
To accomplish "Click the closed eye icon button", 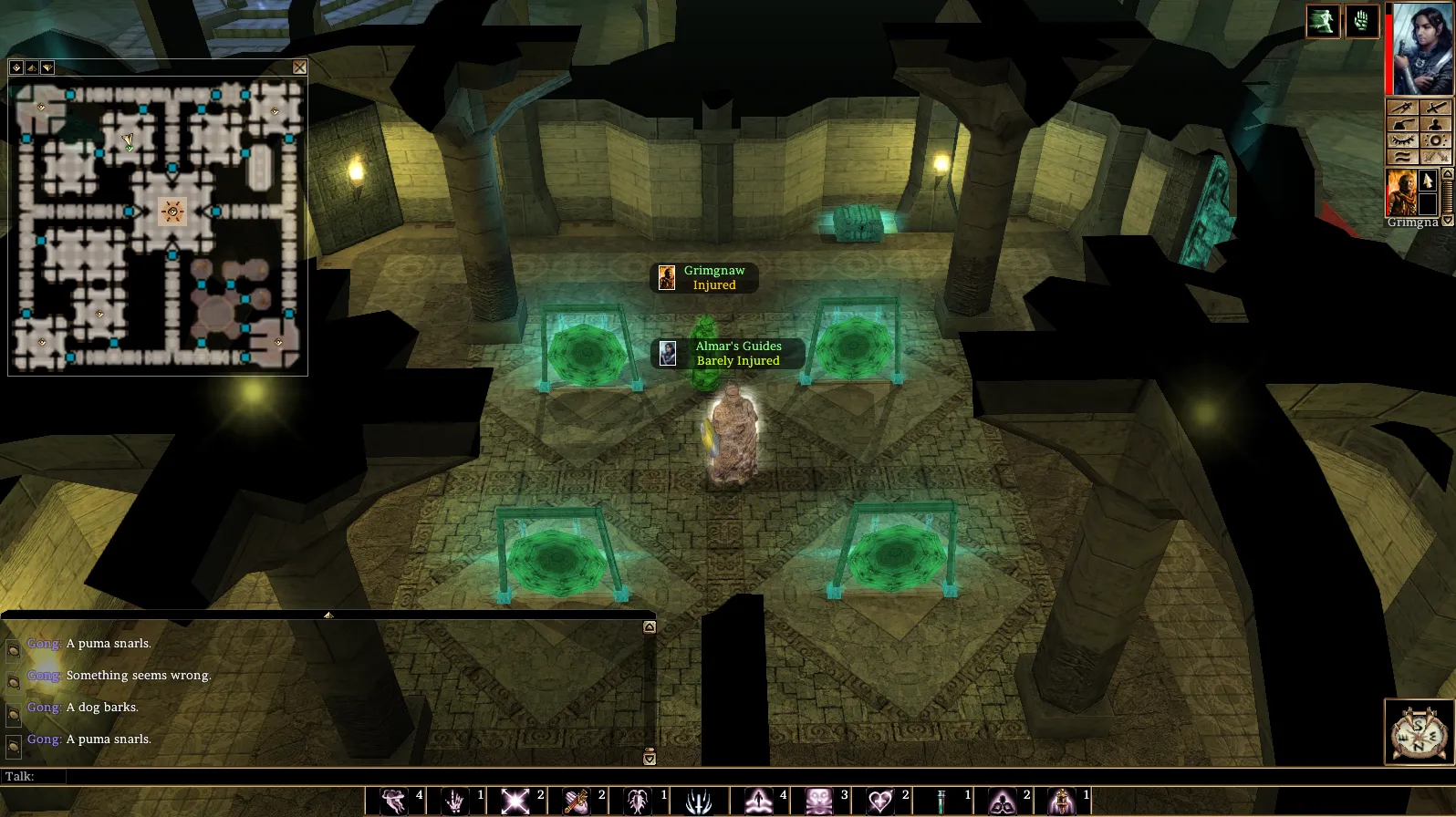I will (1402, 140).
